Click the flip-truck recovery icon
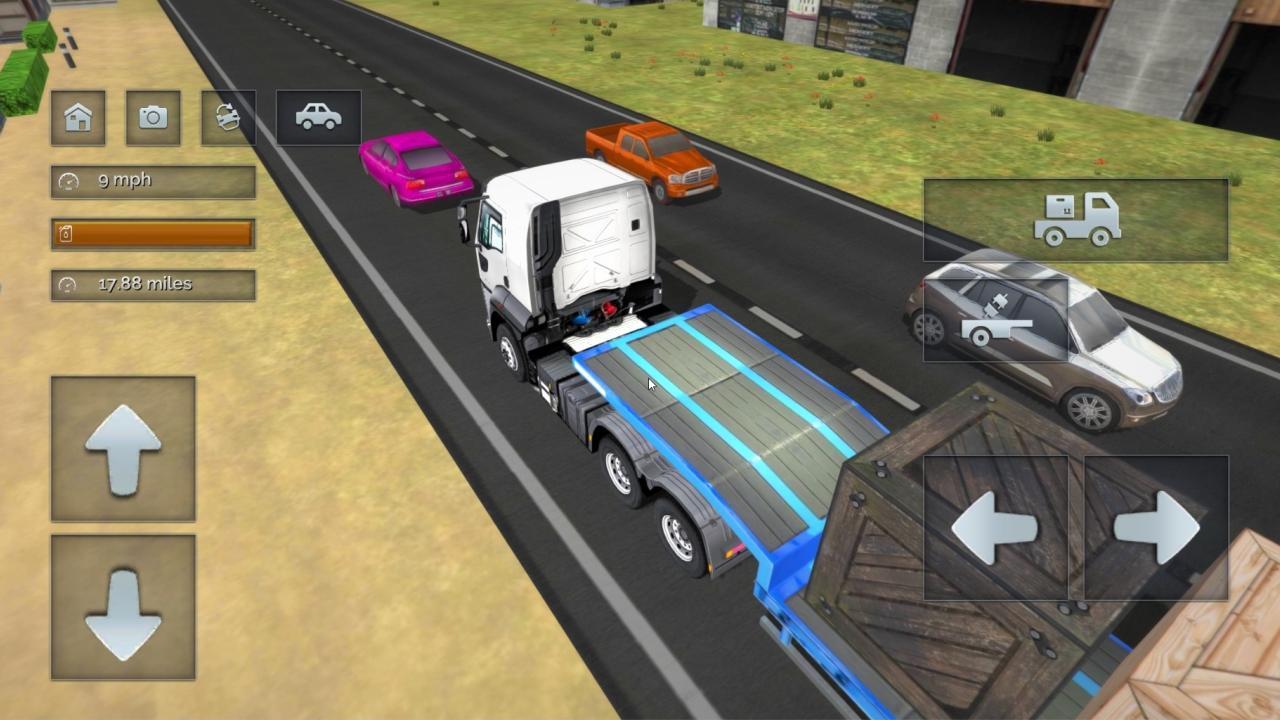The image size is (1280, 720). (226, 117)
